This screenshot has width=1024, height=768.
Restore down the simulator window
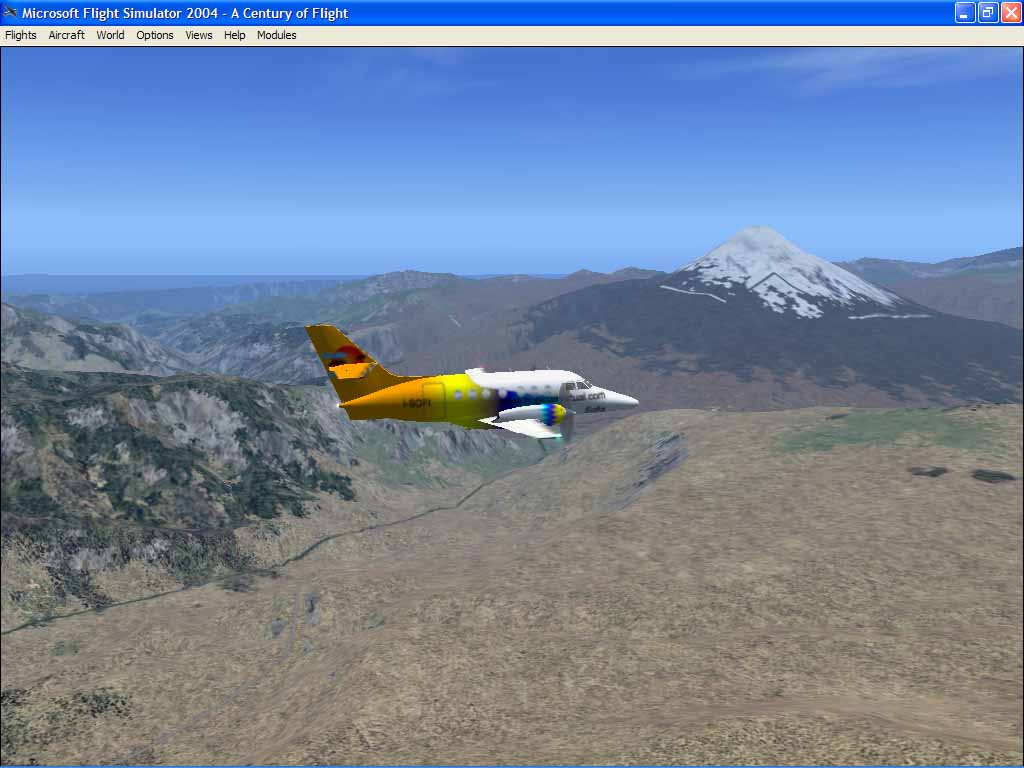tap(988, 13)
